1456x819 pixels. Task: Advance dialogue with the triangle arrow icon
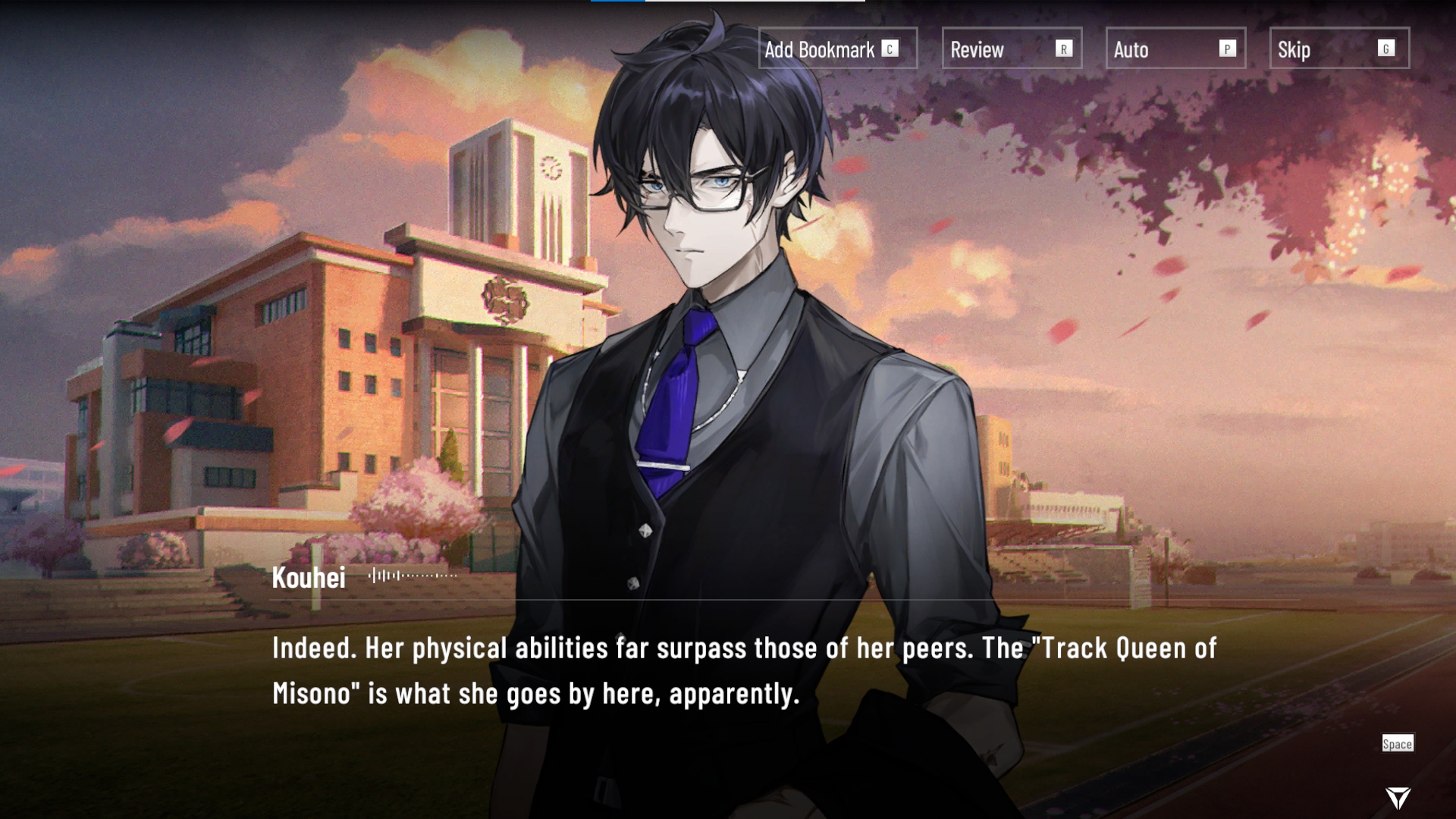[1398, 797]
